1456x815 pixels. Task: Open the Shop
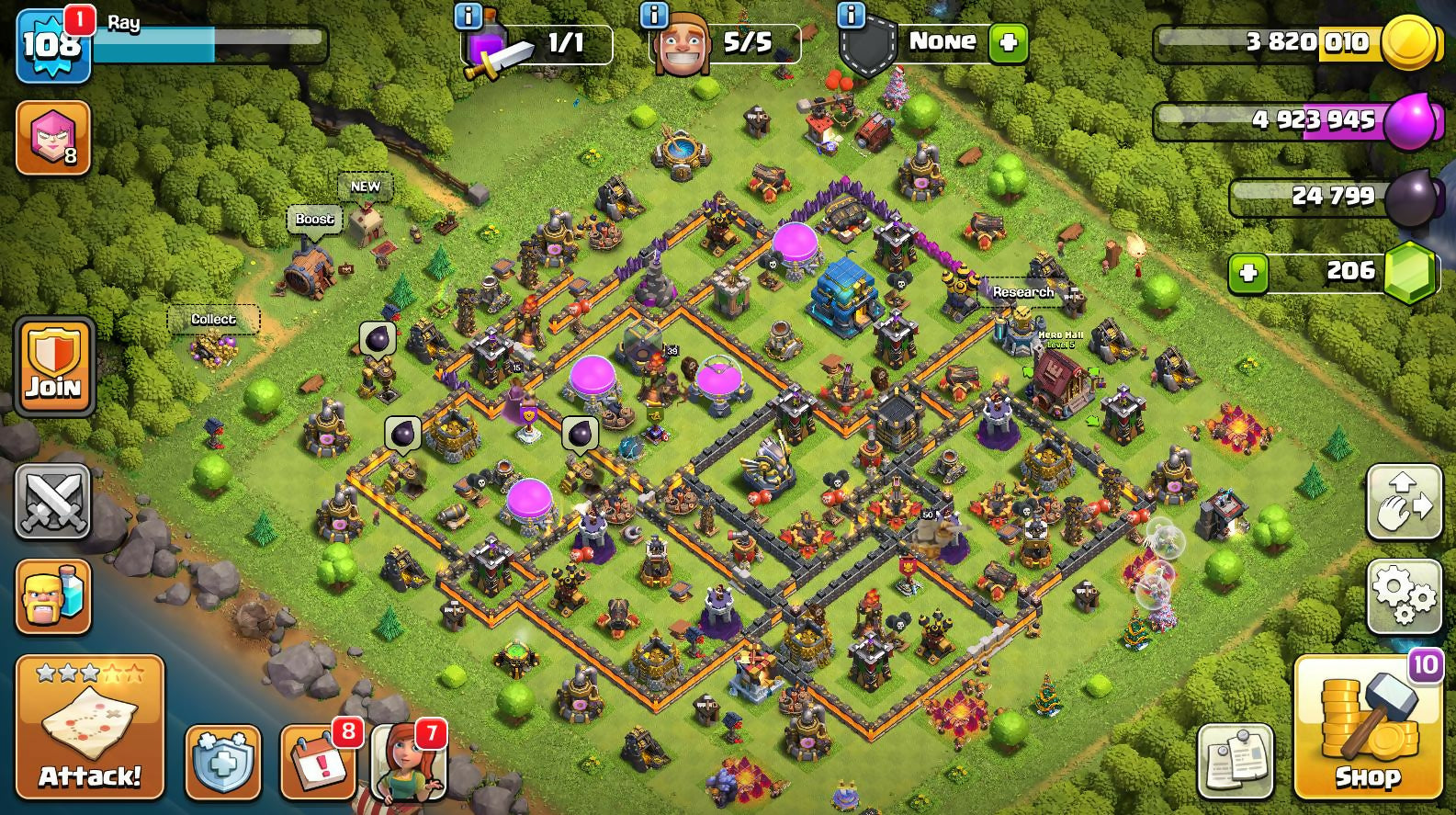pos(1368,727)
